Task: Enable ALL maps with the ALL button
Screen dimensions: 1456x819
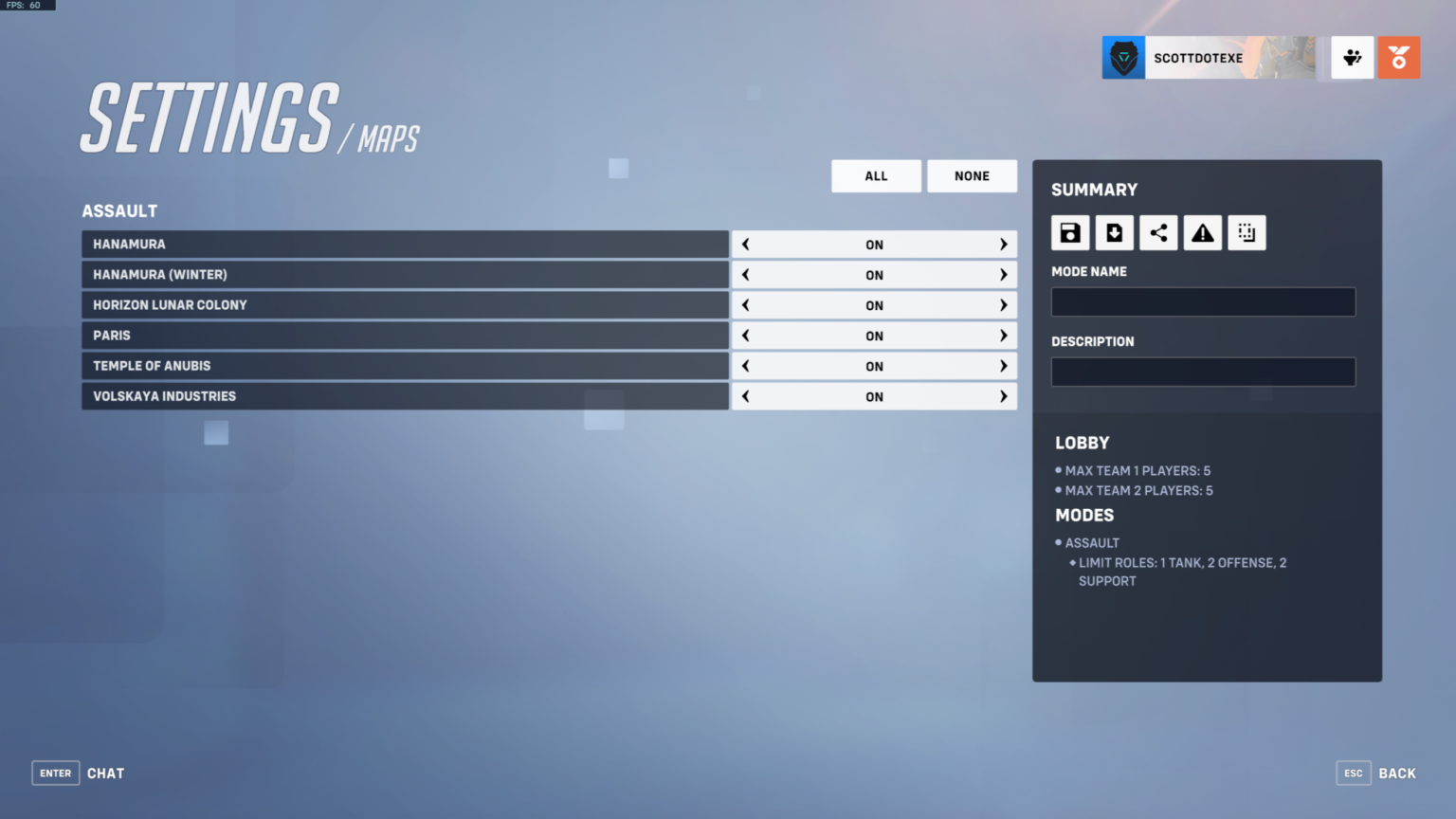Action: [875, 175]
